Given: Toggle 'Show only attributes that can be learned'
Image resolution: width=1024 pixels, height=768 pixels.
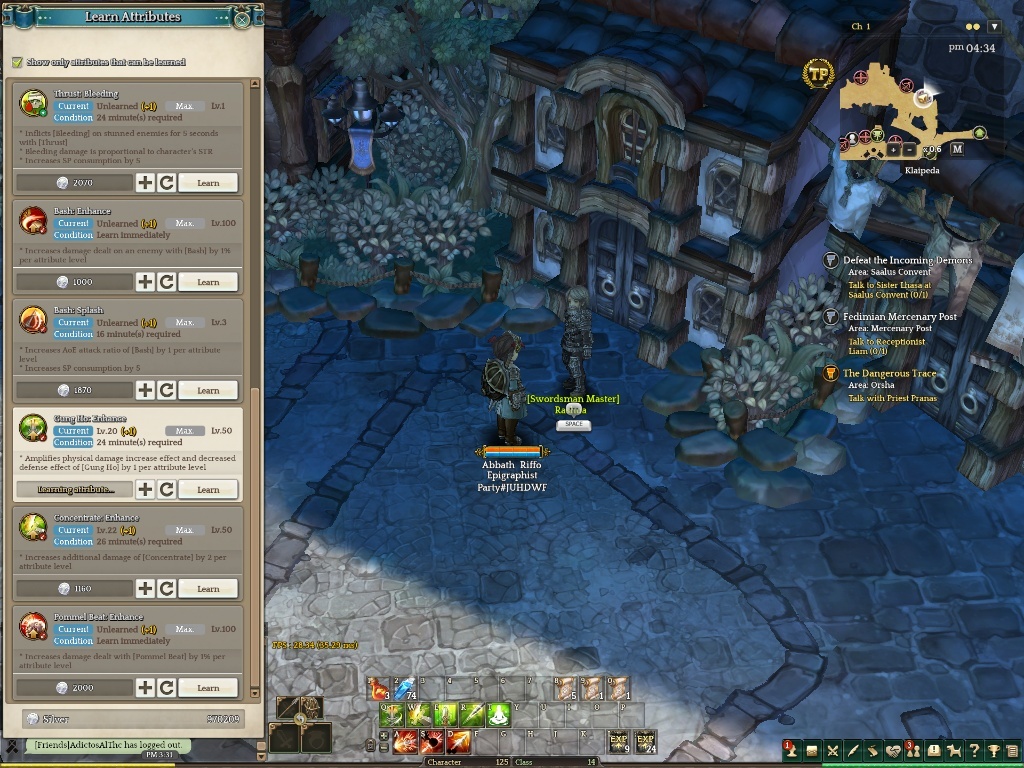Looking at the screenshot, I should [x=17, y=62].
